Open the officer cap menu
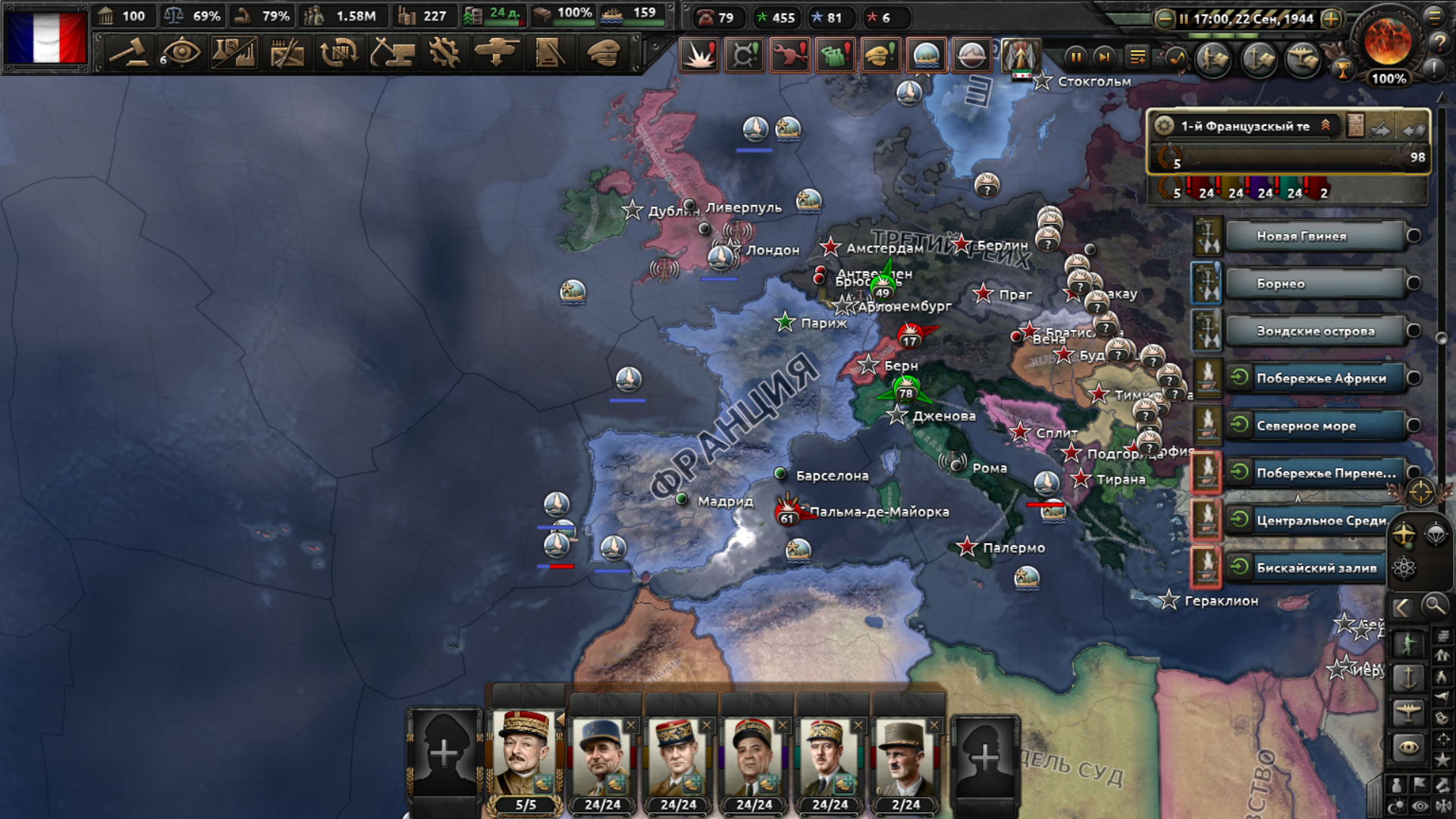The height and width of the screenshot is (819, 1456). tap(603, 53)
